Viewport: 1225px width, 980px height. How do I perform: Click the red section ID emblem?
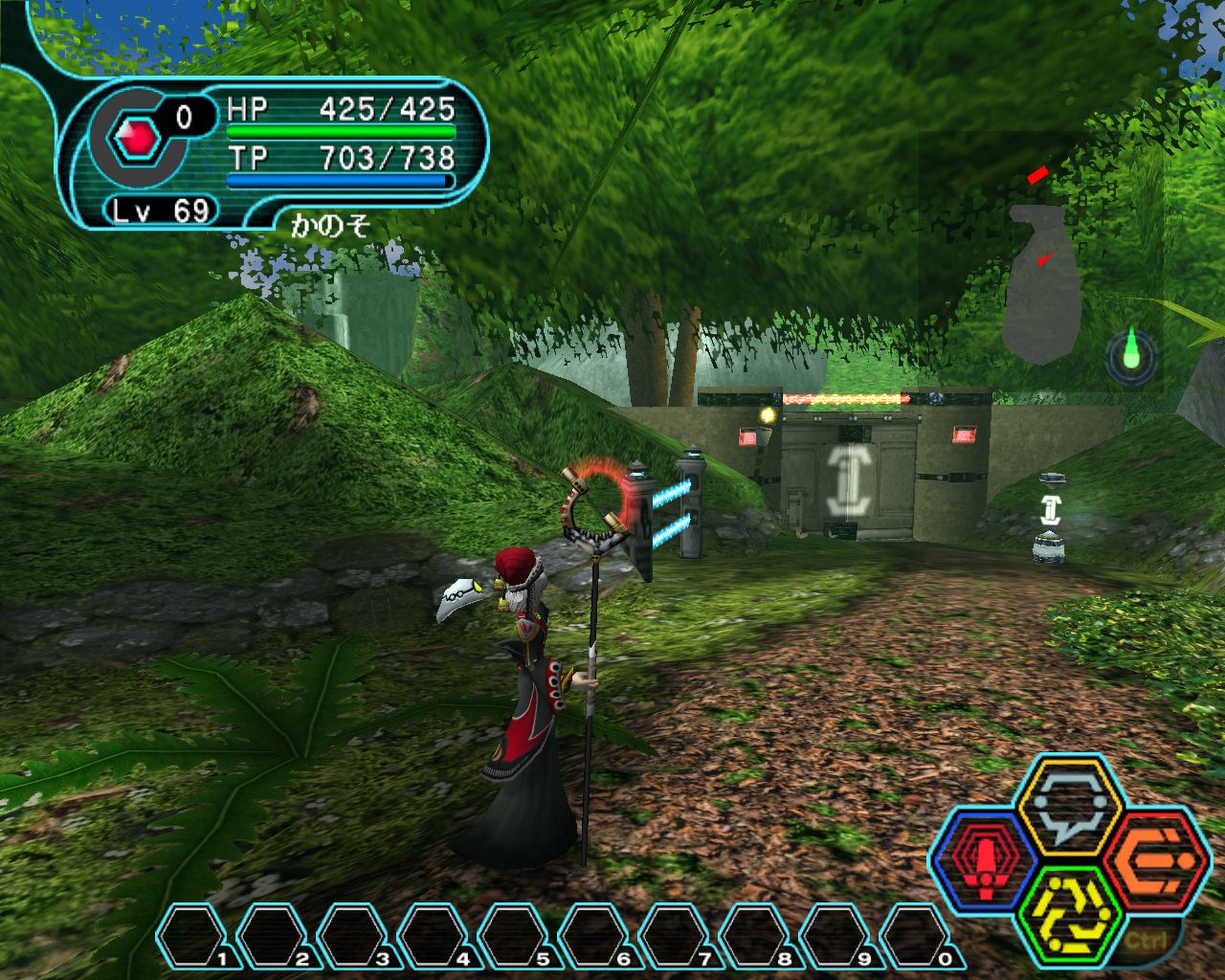(x=136, y=141)
